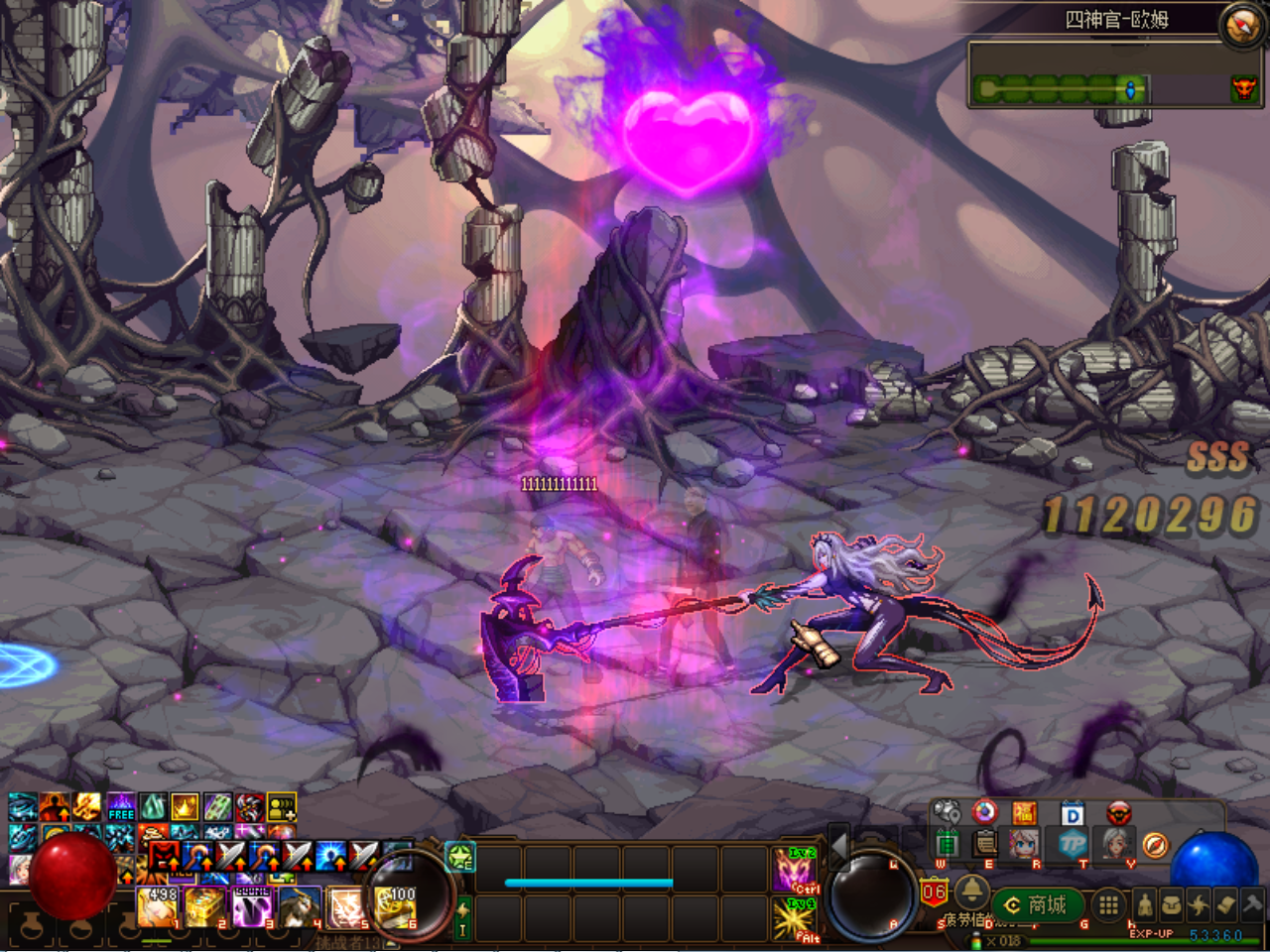Use the quick slot 1 item showing 498
1270x952 pixels.
click(x=158, y=907)
